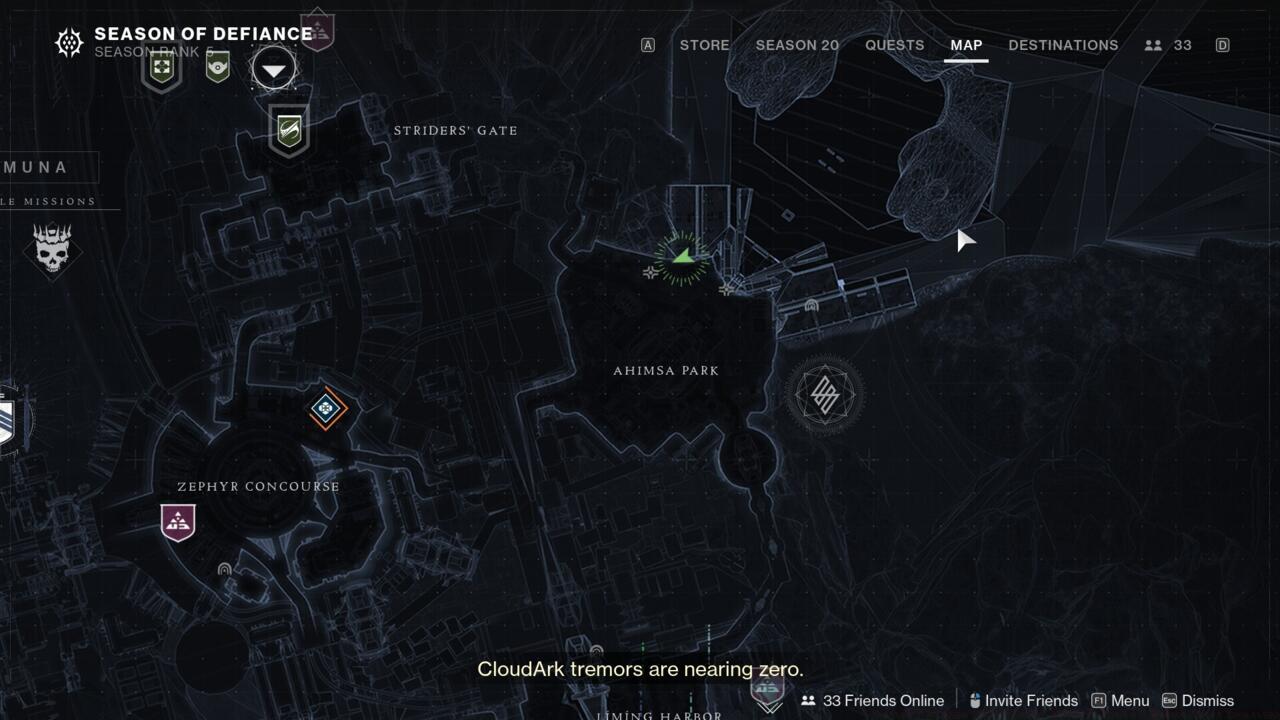Select the circular emblem beside Ahimsa Park
Viewport: 1280px width, 720px height.
(x=824, y=394)
